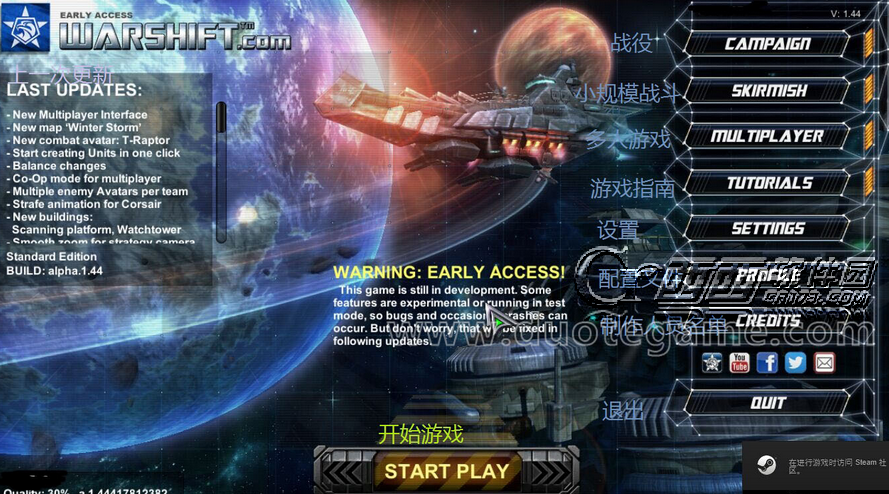Click the star emblem social icon
This screenshot has height=494, width=889.
pyautogui.click(x=711, y=362)
